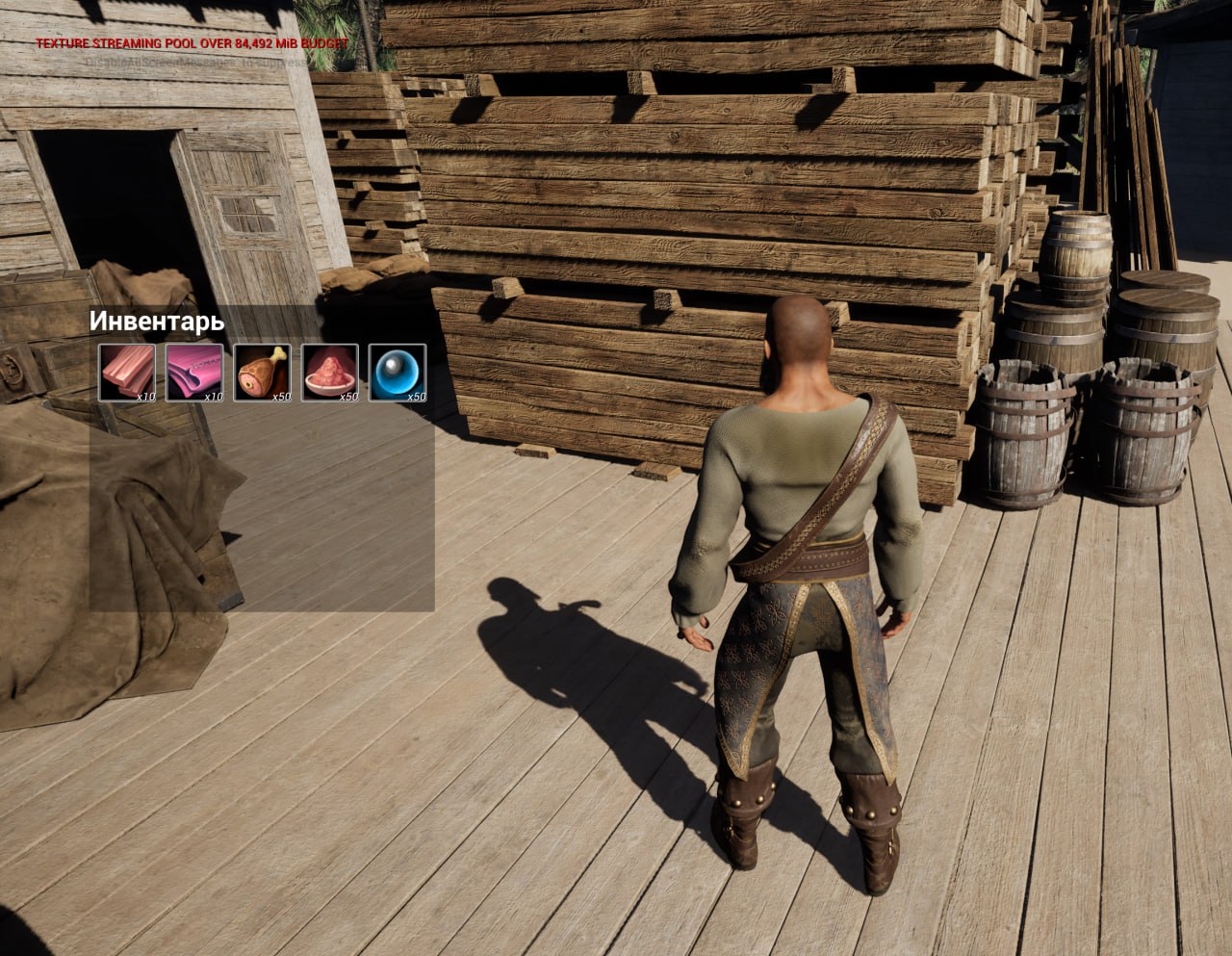
Task: Select the pink wooden planks inventory slot
Action: 127,372
